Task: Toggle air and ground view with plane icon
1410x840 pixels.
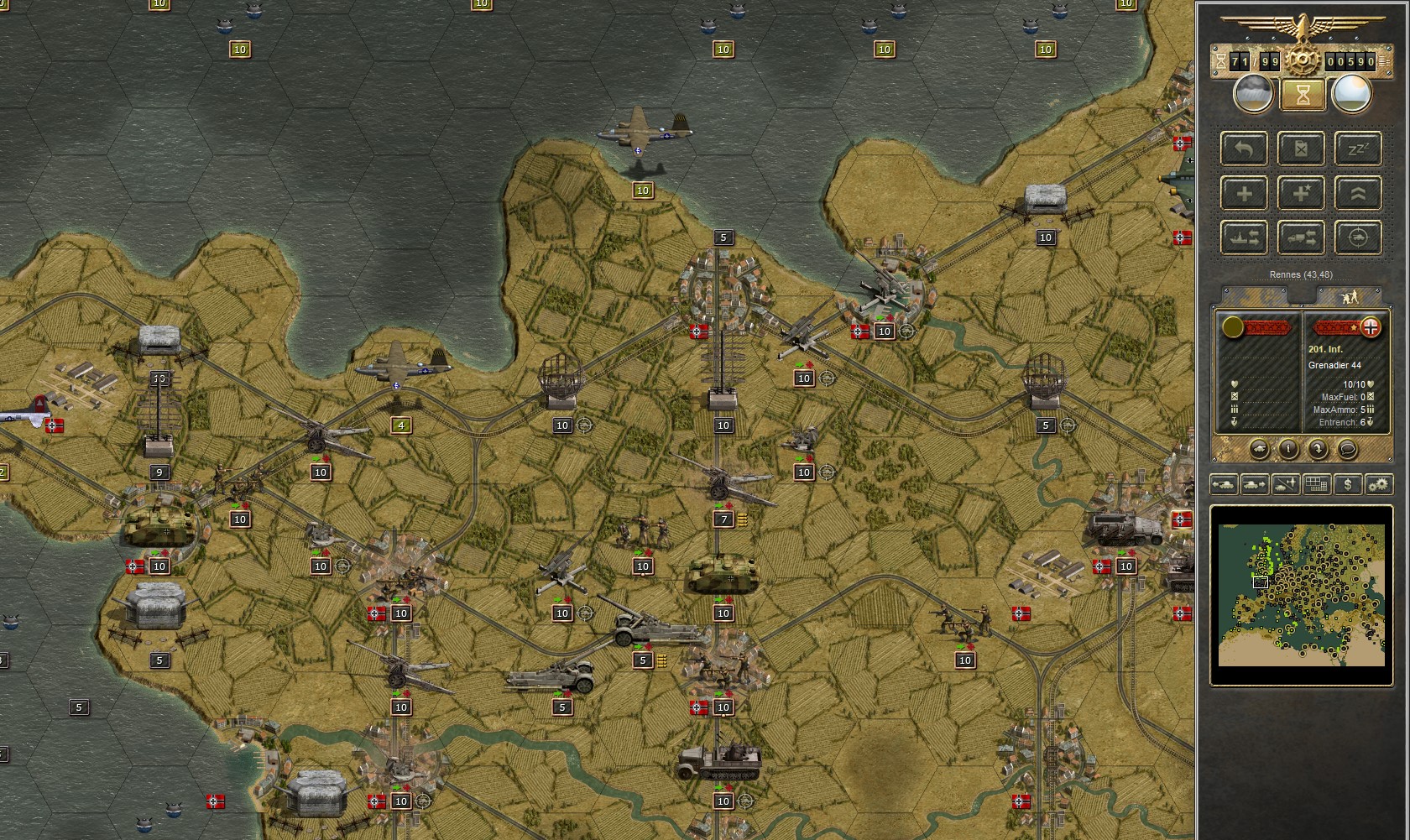Action: coord(1285,484)
